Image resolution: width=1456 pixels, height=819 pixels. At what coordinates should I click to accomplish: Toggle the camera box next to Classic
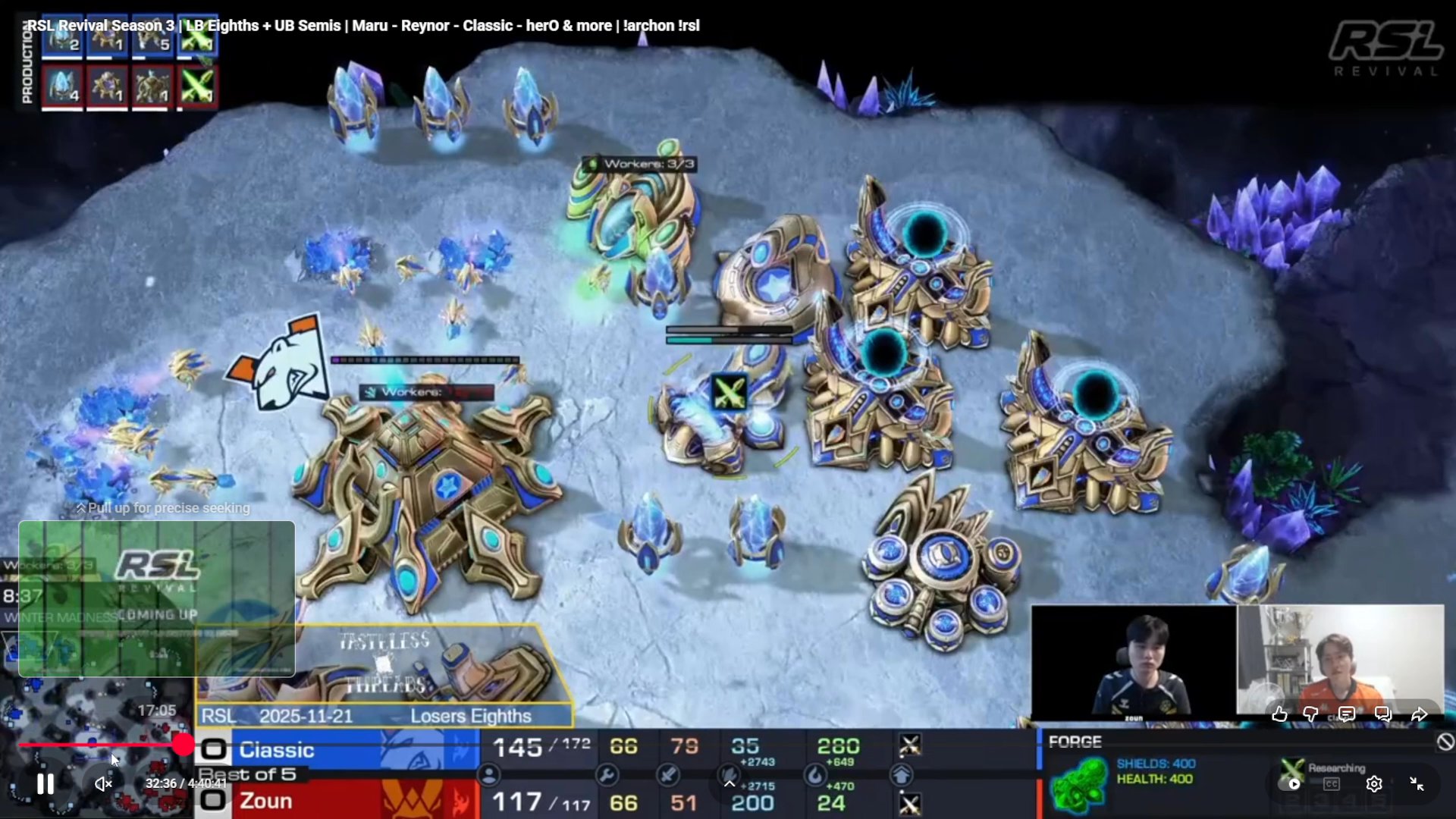(x=214, y=748)
